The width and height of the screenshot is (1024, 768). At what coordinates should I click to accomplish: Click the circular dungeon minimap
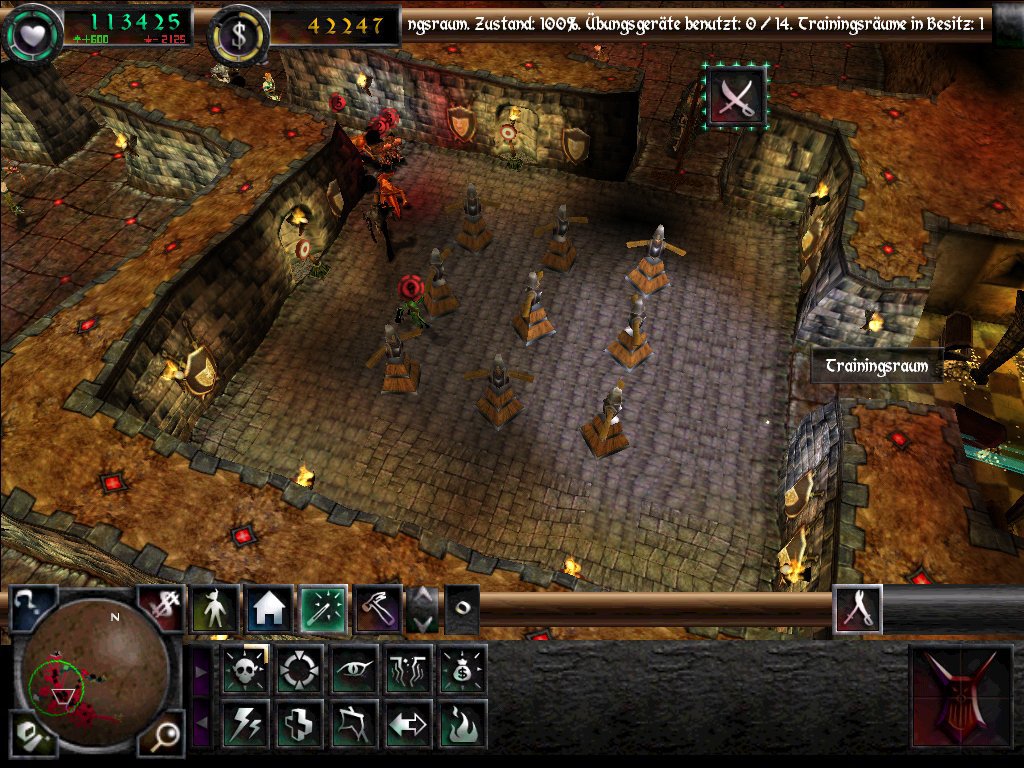coord(97,679)
